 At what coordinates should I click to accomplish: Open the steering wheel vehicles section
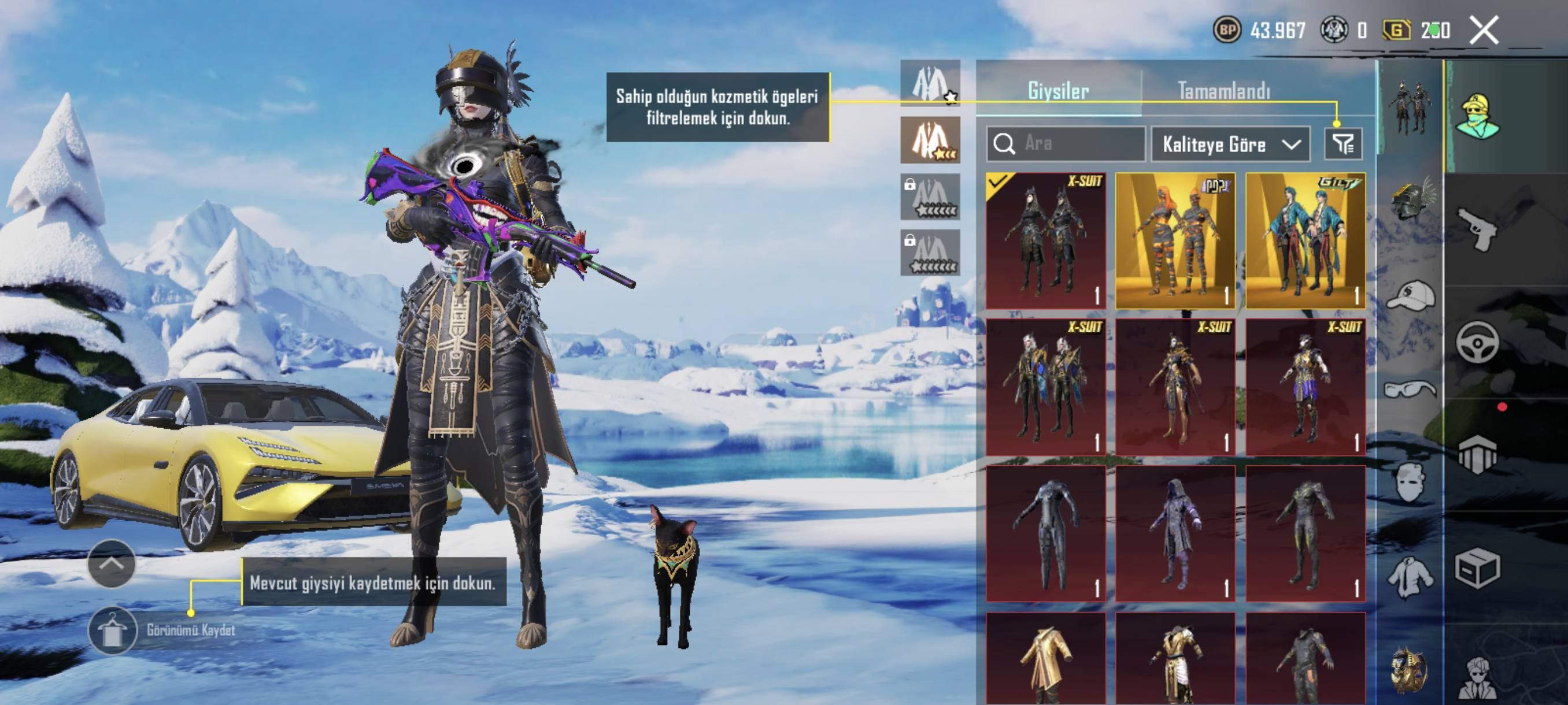(x=1478, y=342)
